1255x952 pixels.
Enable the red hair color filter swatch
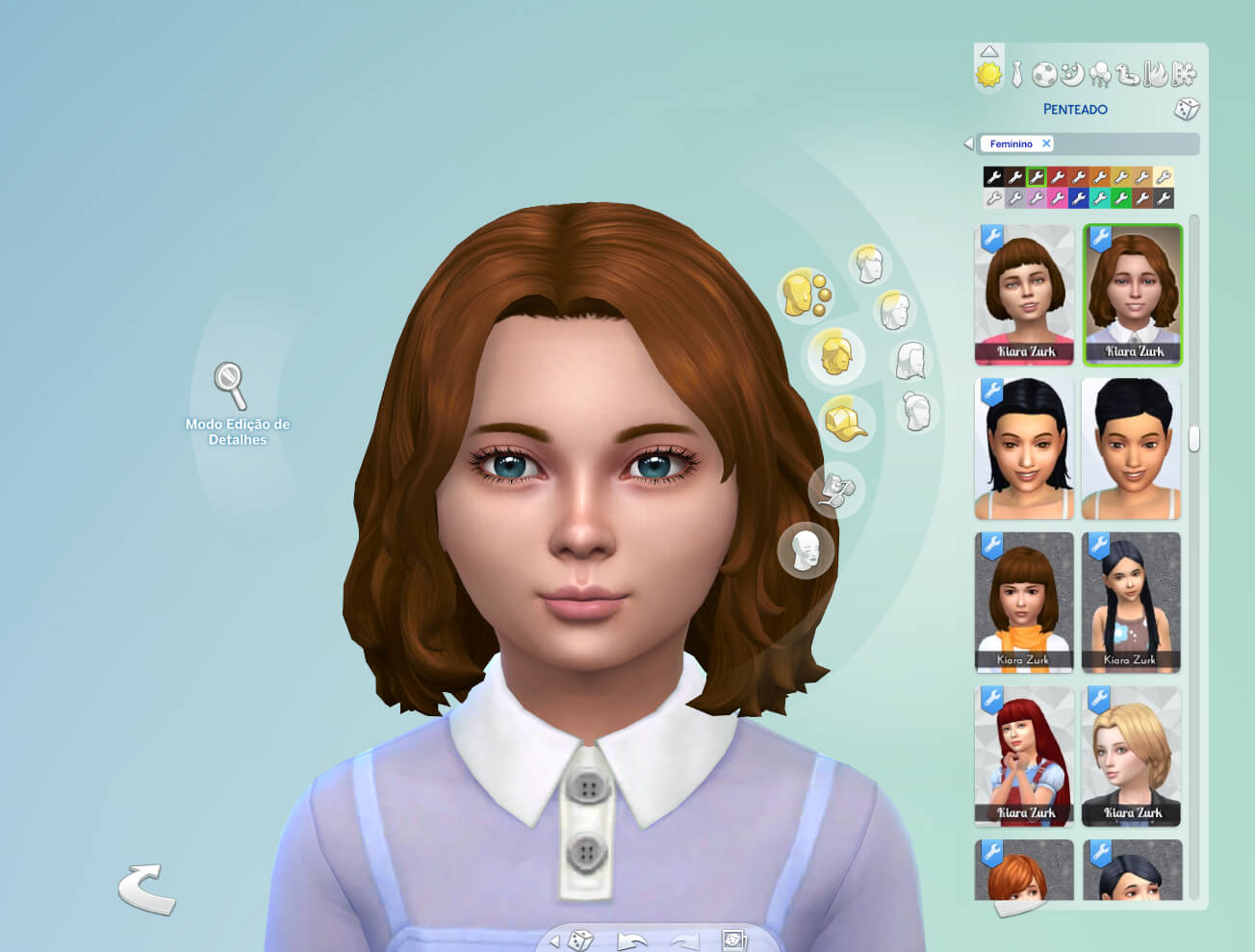[1059, 177]
